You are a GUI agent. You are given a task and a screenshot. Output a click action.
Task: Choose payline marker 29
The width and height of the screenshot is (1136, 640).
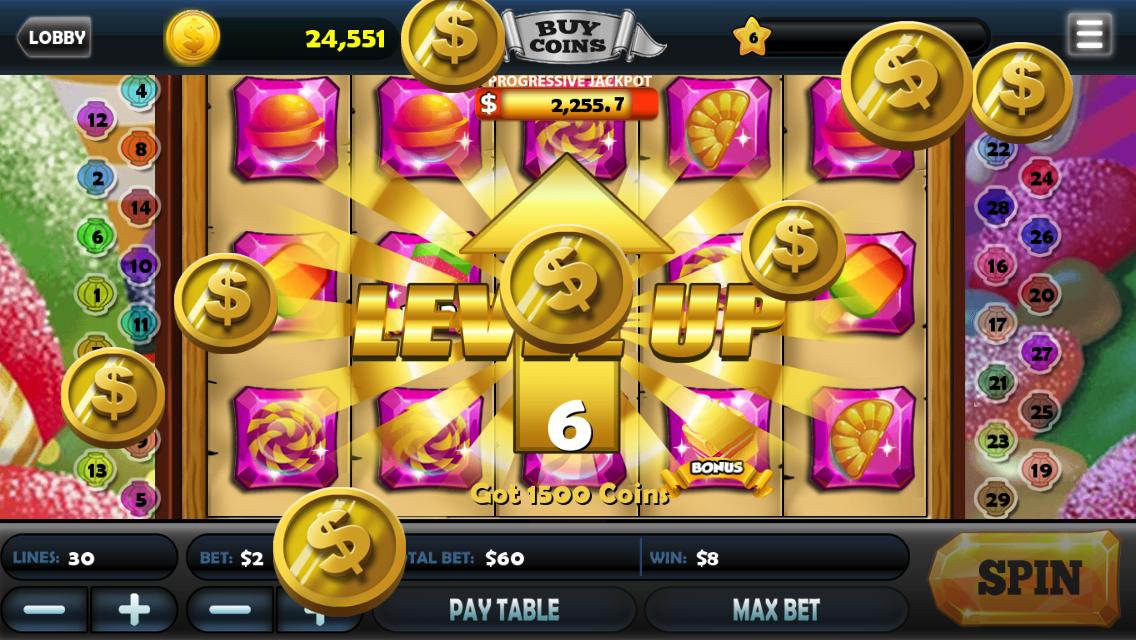[x=997, y=498]
